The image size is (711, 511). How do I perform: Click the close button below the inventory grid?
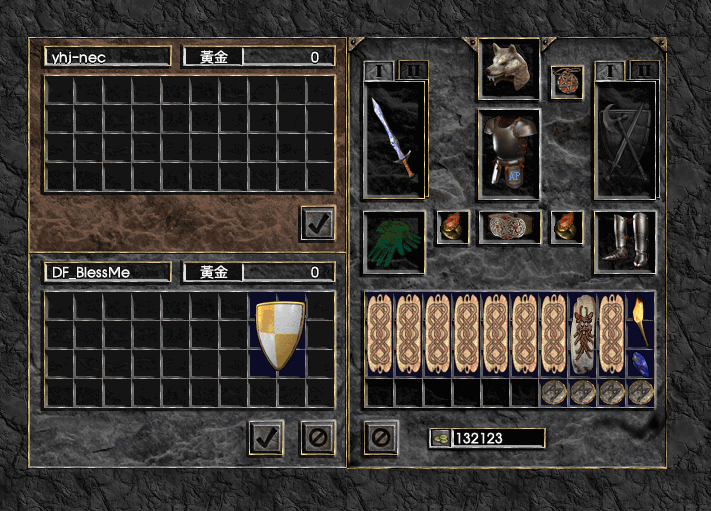click(x=380, y=437)
